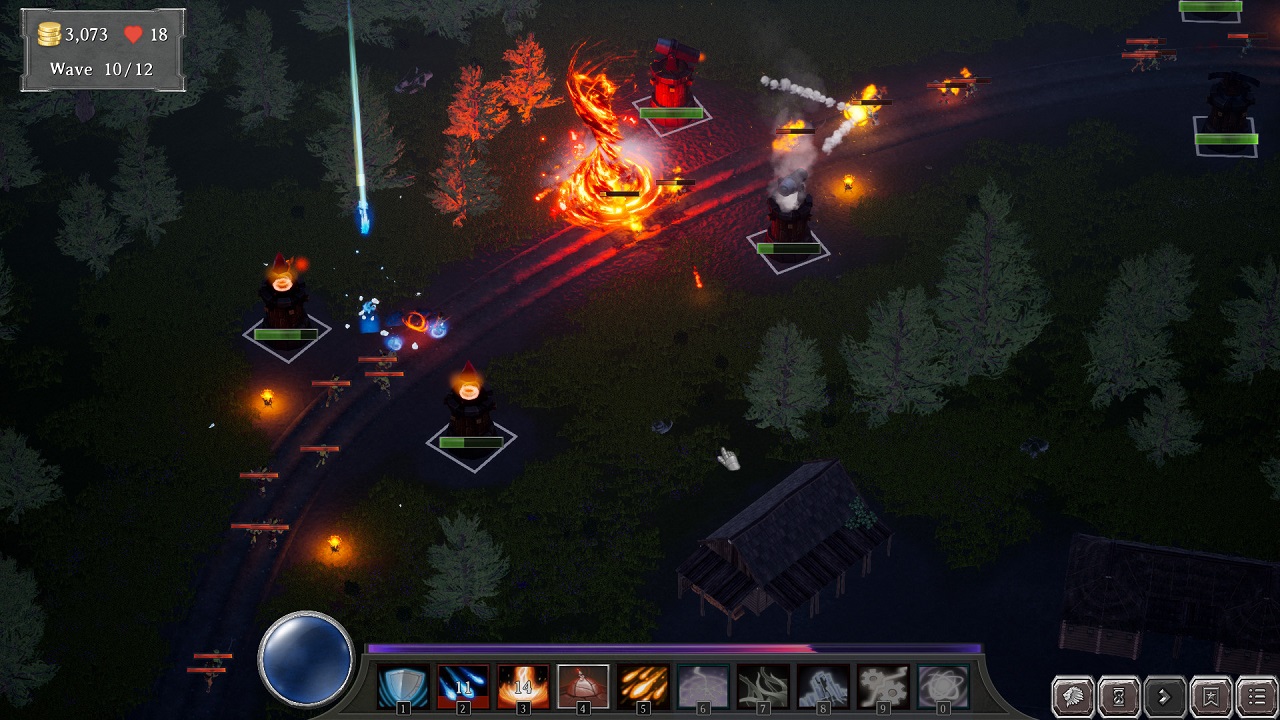Choose the greyed lightning ability in slot 6
Image resolution: width=1280 pixels, height=720 pixels.
coord(703,687)
